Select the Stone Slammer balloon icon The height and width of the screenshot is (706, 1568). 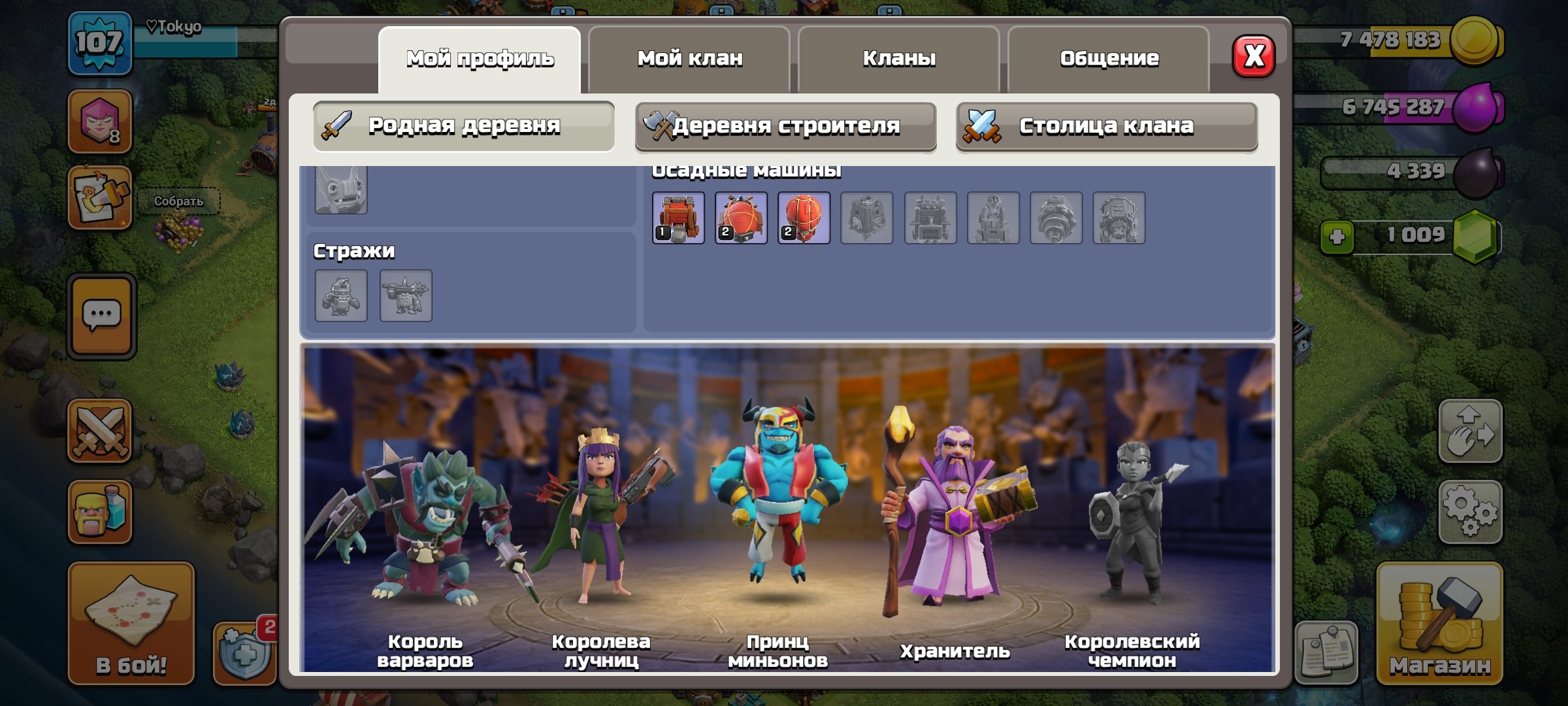click(804, 219)
